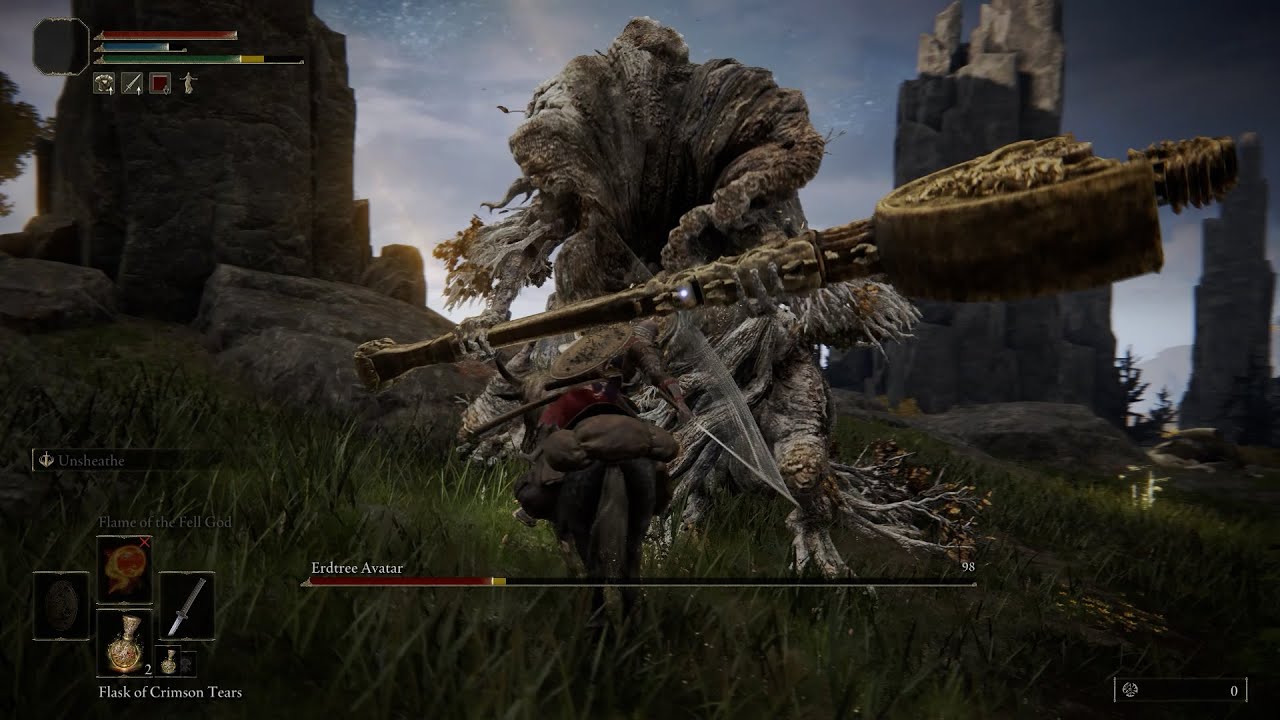Click the blue FP bar
The height and width of the screenshot is (720, 1280).
pyautogui.click(x=130, y=44)
